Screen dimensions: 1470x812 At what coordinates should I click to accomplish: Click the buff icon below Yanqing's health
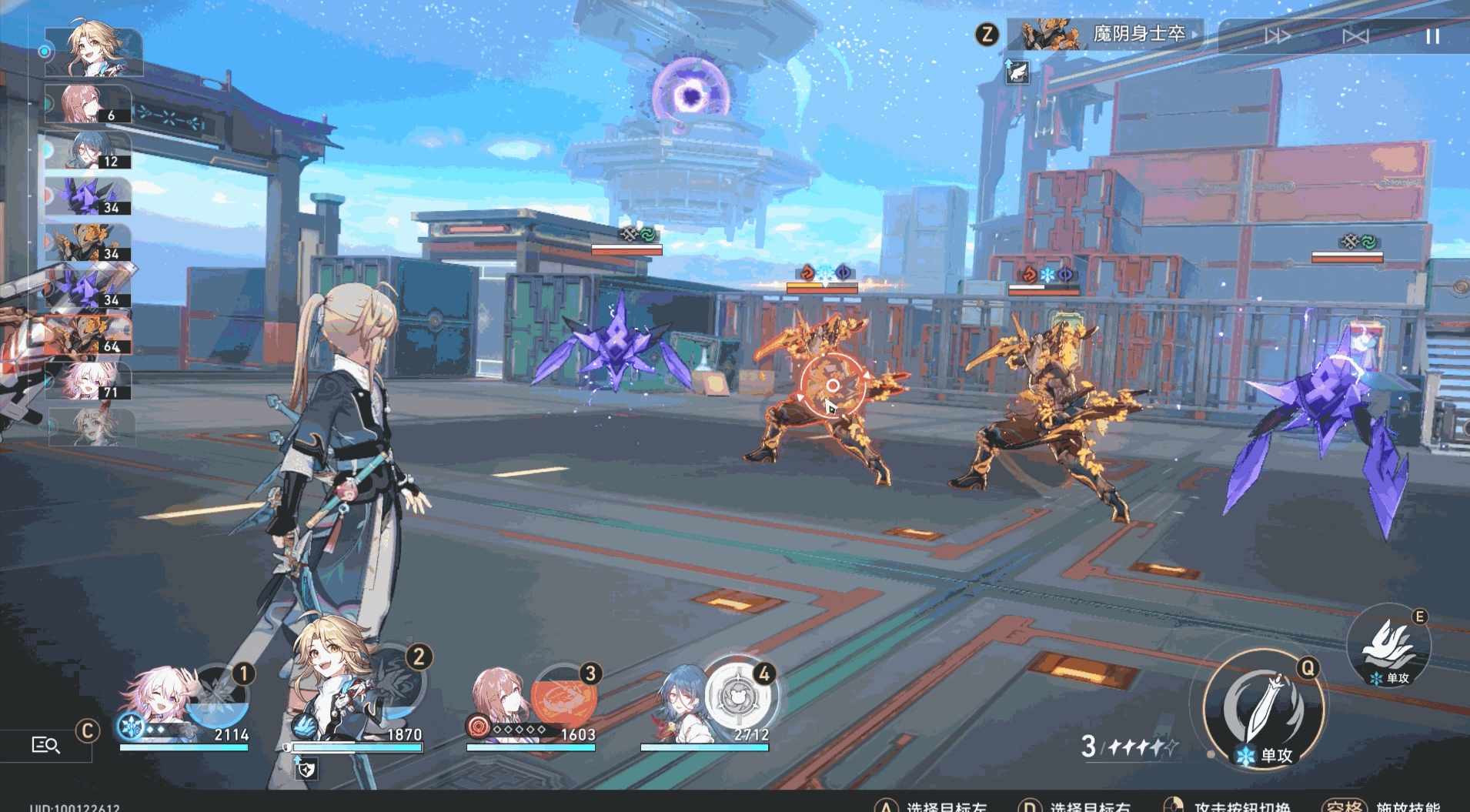click(306, 767)
